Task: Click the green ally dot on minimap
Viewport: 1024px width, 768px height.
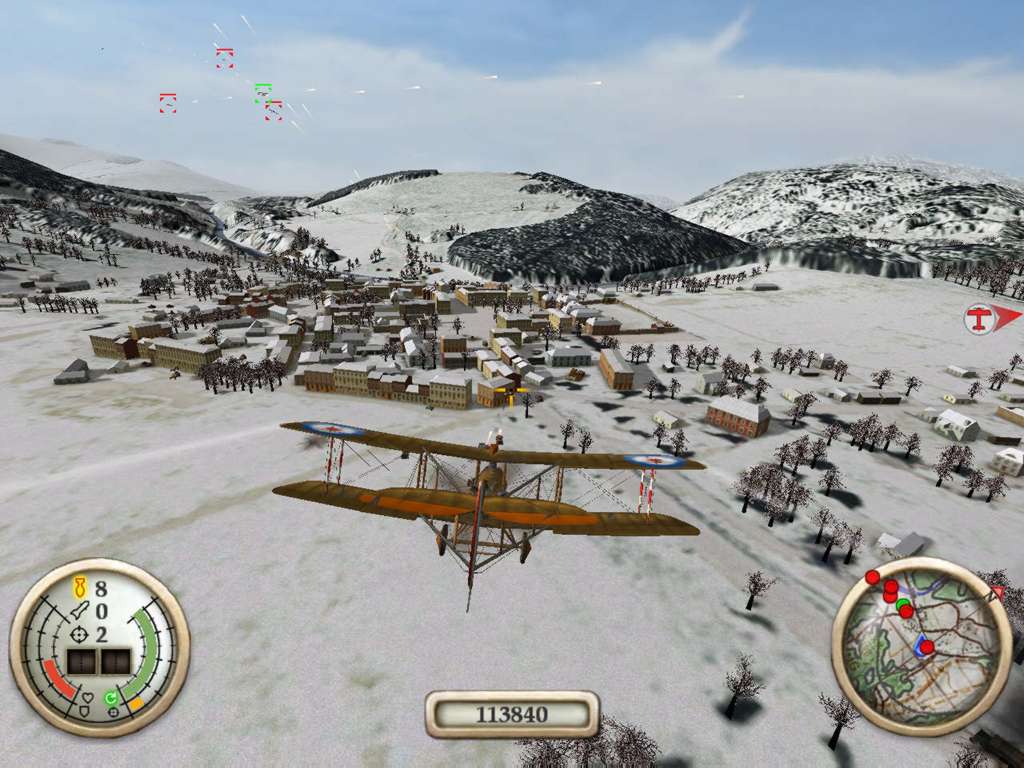Action: point(903,605)
